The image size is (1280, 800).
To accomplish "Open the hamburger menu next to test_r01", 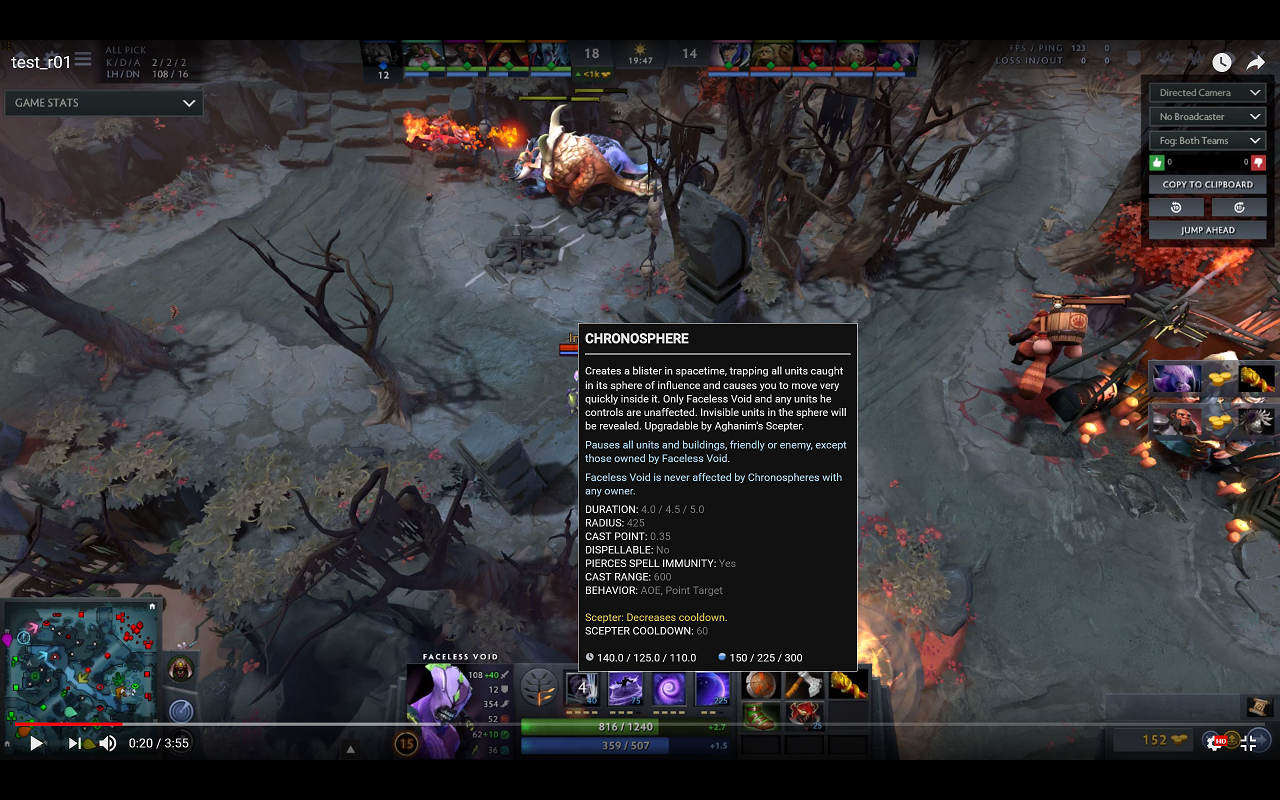I will [x=83, y=59].
